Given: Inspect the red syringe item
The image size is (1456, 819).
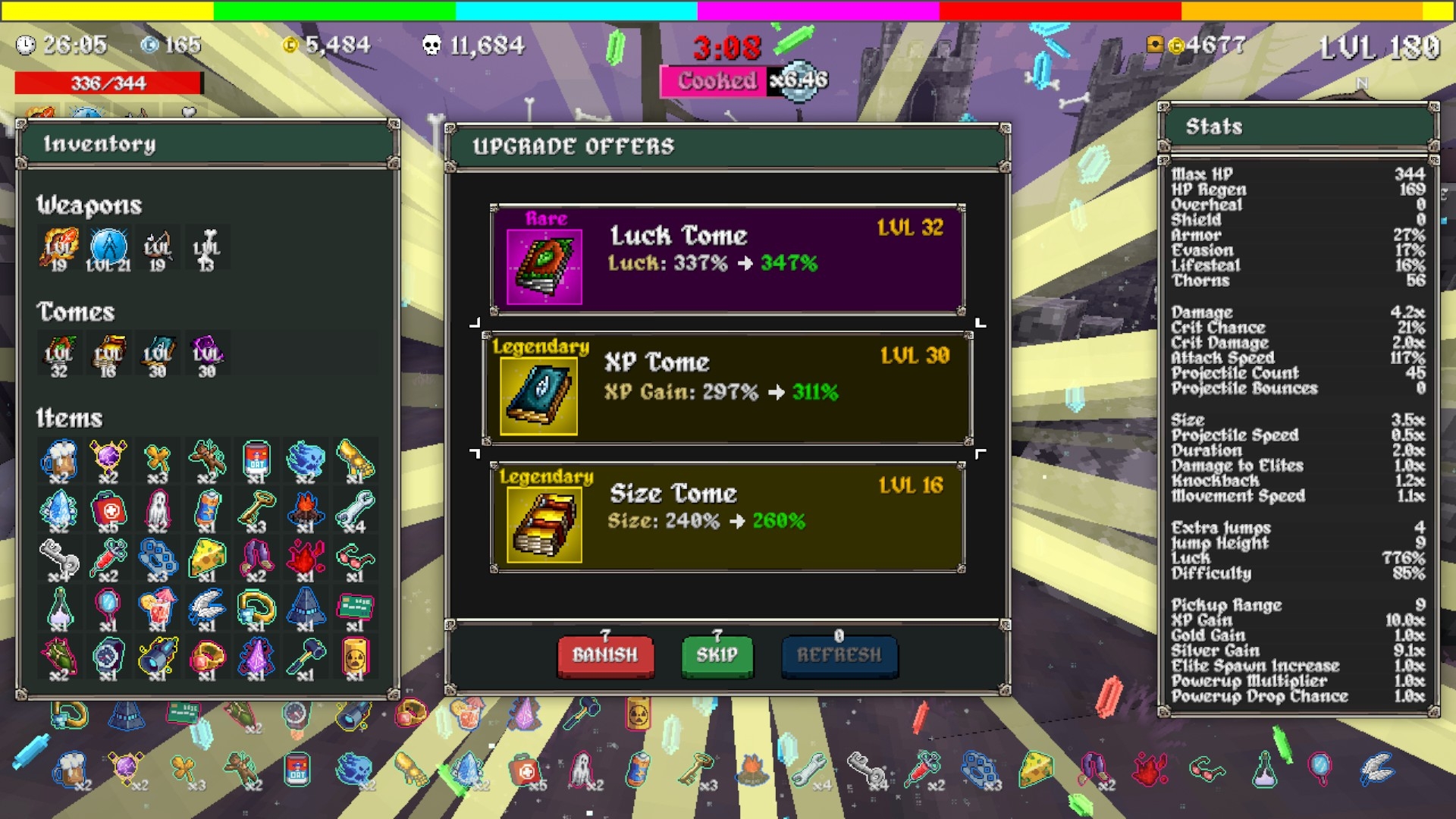Looking at the screenshot, I should 108,559.
